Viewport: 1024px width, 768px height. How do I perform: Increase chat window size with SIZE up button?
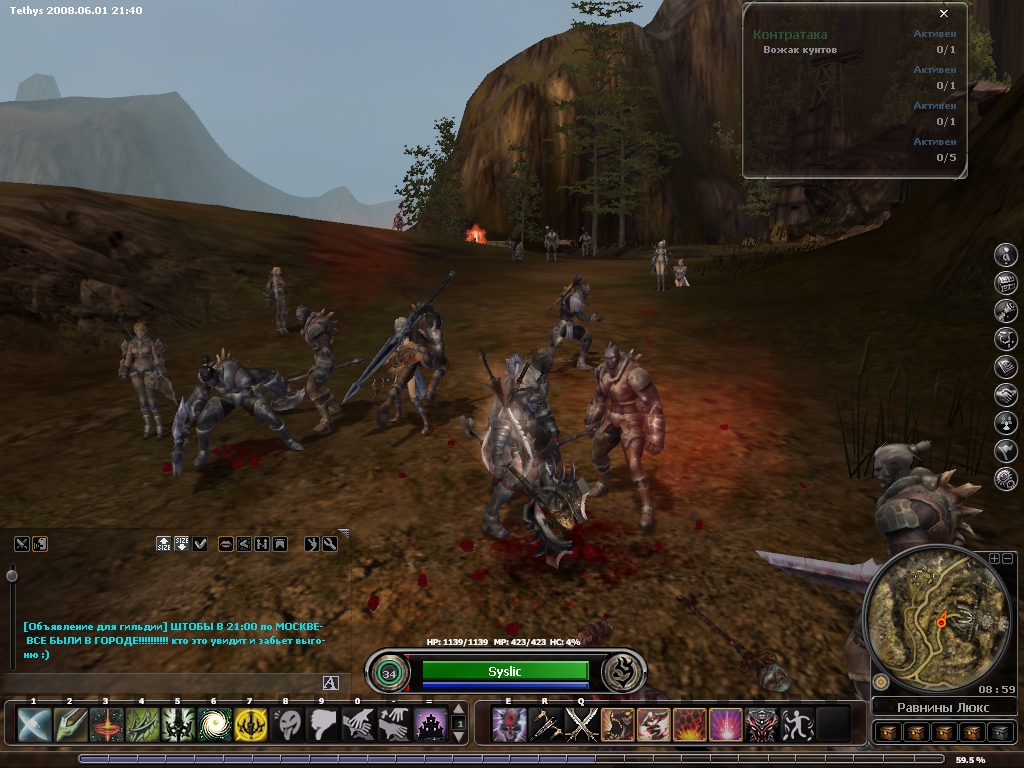(164, 544)
